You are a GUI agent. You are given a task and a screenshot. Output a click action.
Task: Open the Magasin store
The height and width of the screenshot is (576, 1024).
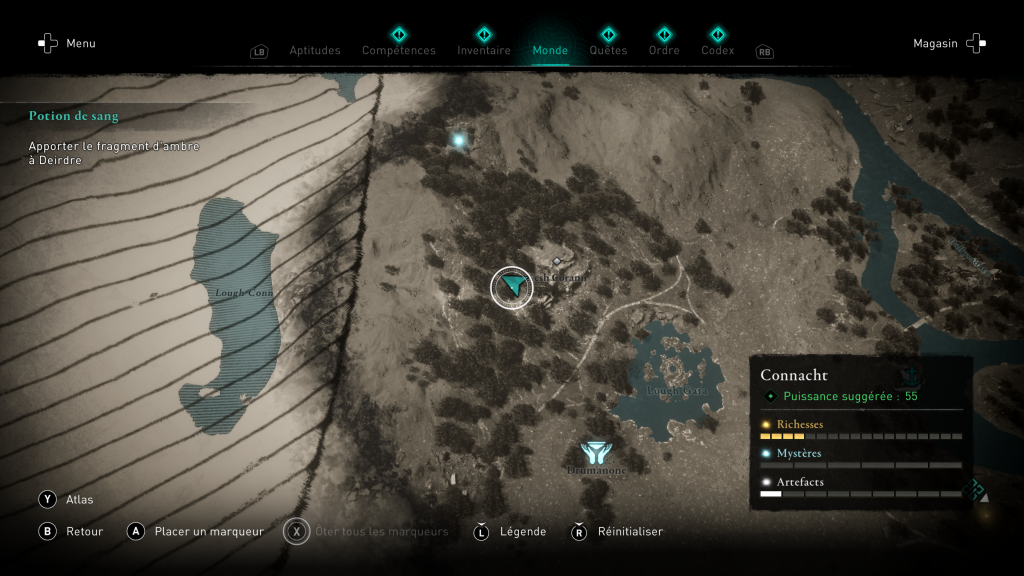click(x=948, y=43)
